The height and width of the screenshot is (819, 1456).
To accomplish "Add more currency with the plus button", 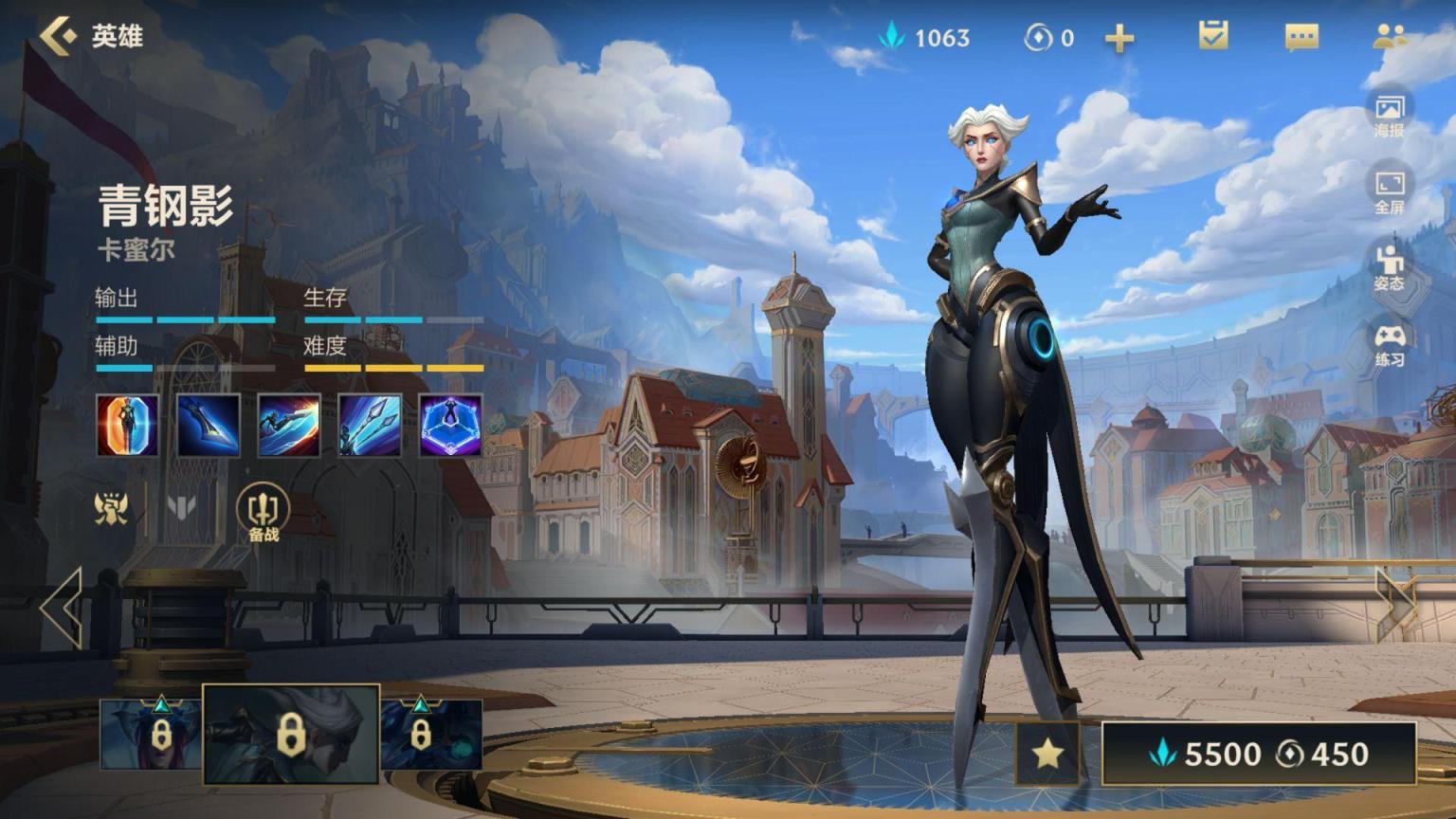I will click(1119, 38).
